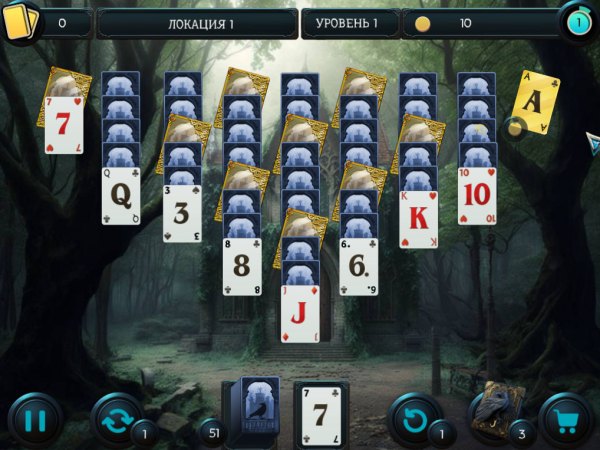Play the 6 card from the tableau
600x450 pixels.
coord(358,267)
